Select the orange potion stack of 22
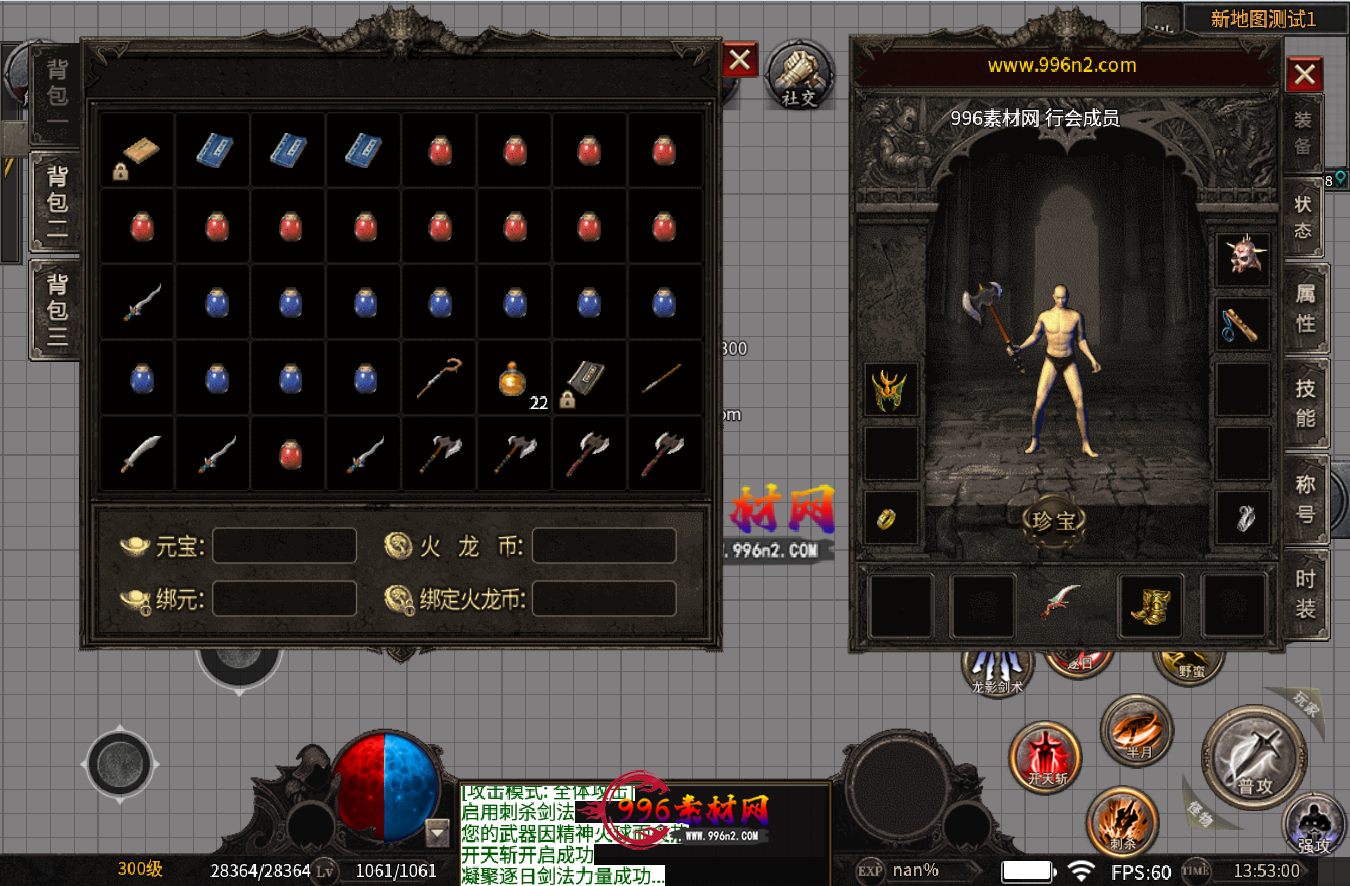The width and height of the screenshot is (1350, 886). (x=514, y=379)
